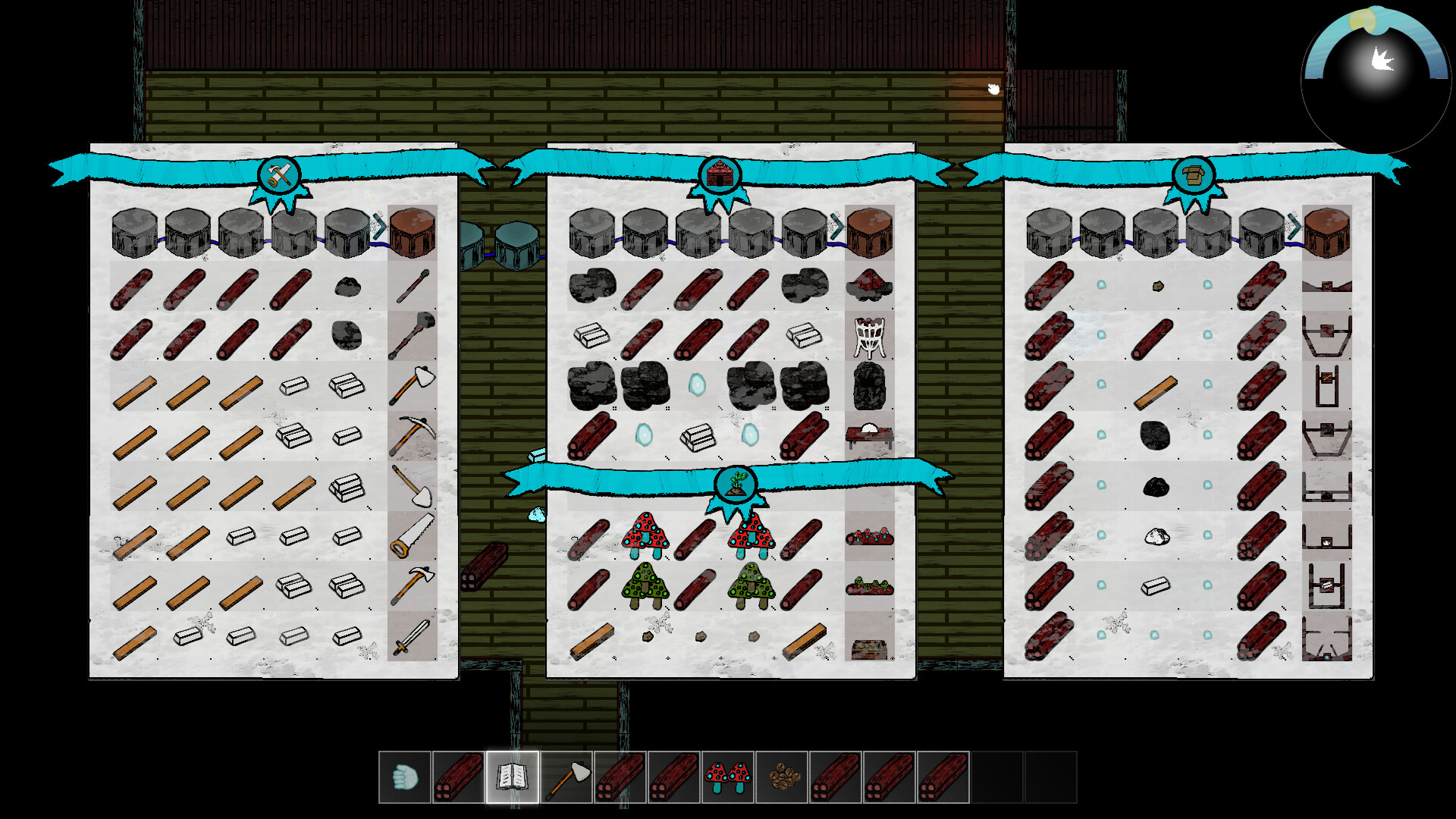
Task: Click the day-night minimap circle
Action: coord(1375,72)
